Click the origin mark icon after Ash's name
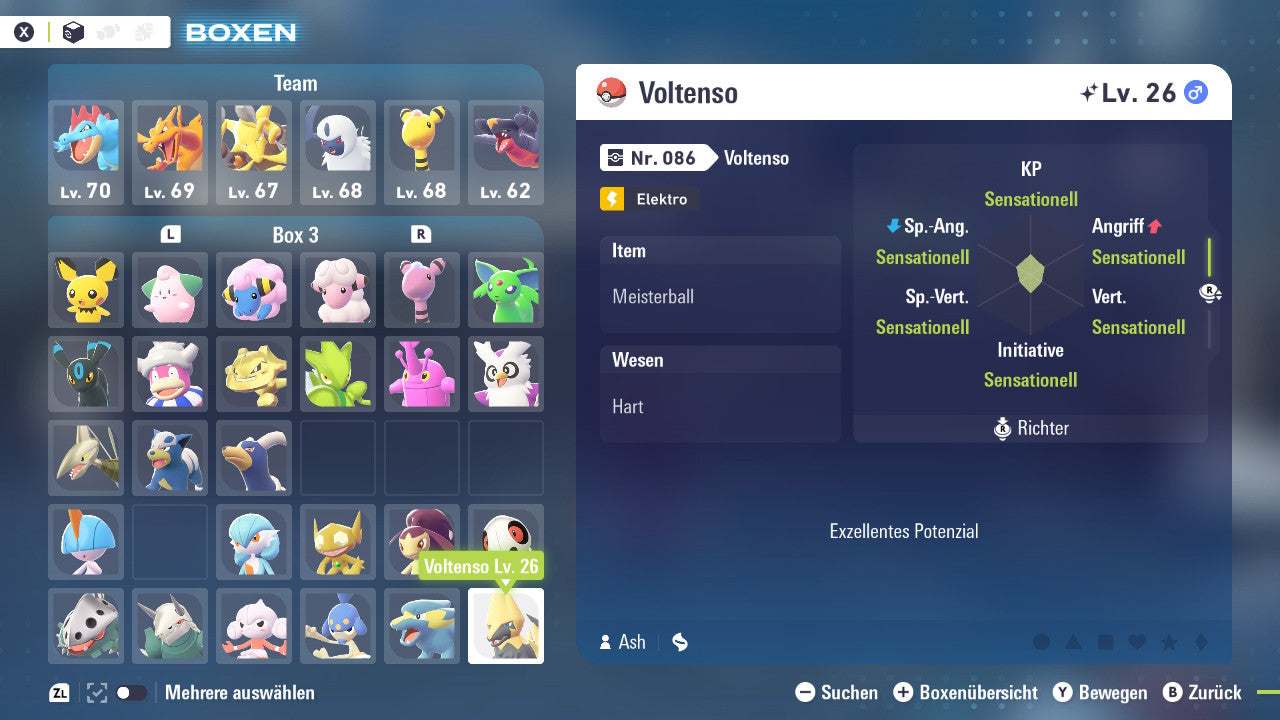 678,641
